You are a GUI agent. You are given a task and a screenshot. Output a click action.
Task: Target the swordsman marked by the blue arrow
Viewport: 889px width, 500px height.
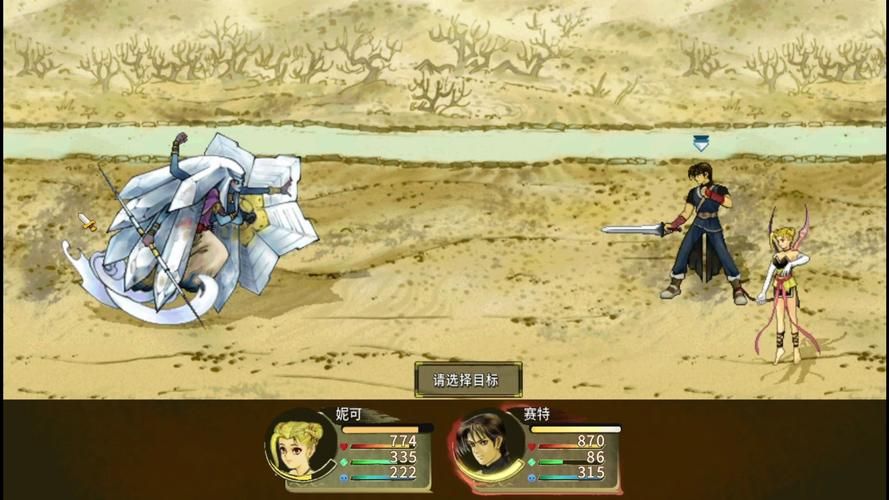tap(706, 231)
